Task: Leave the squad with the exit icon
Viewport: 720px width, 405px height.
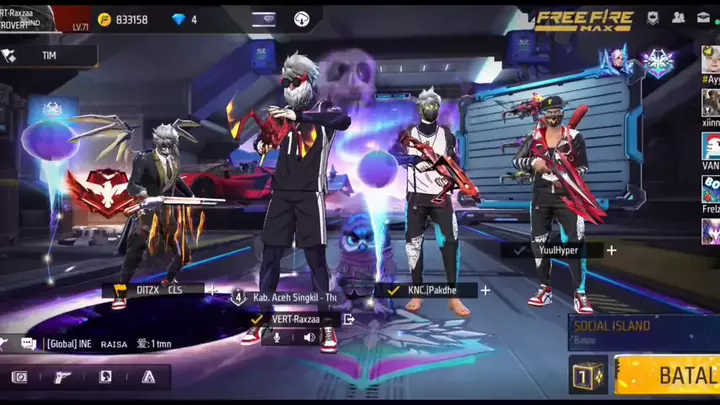Action: 348,319
